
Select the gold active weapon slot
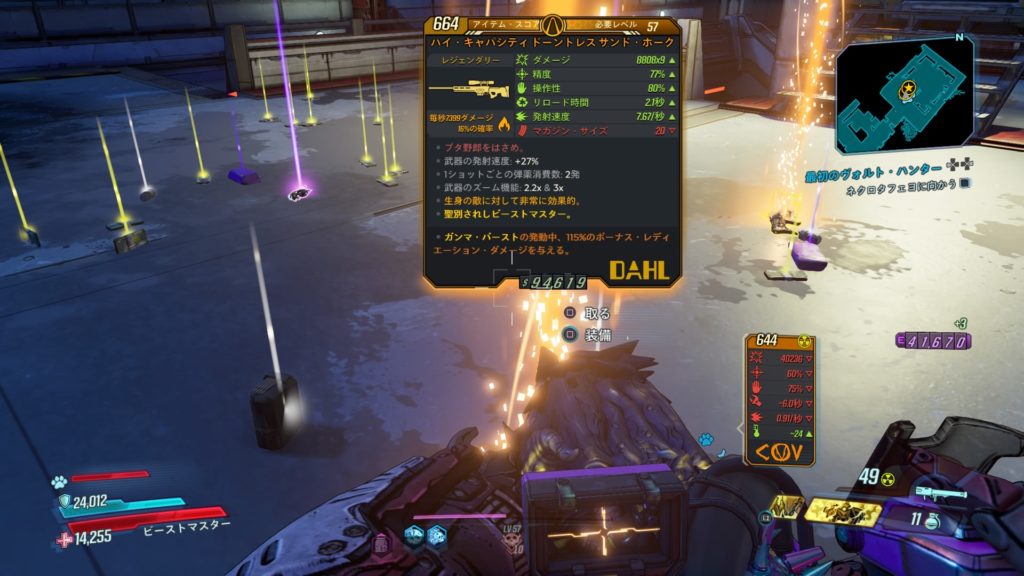click(845, 511)
